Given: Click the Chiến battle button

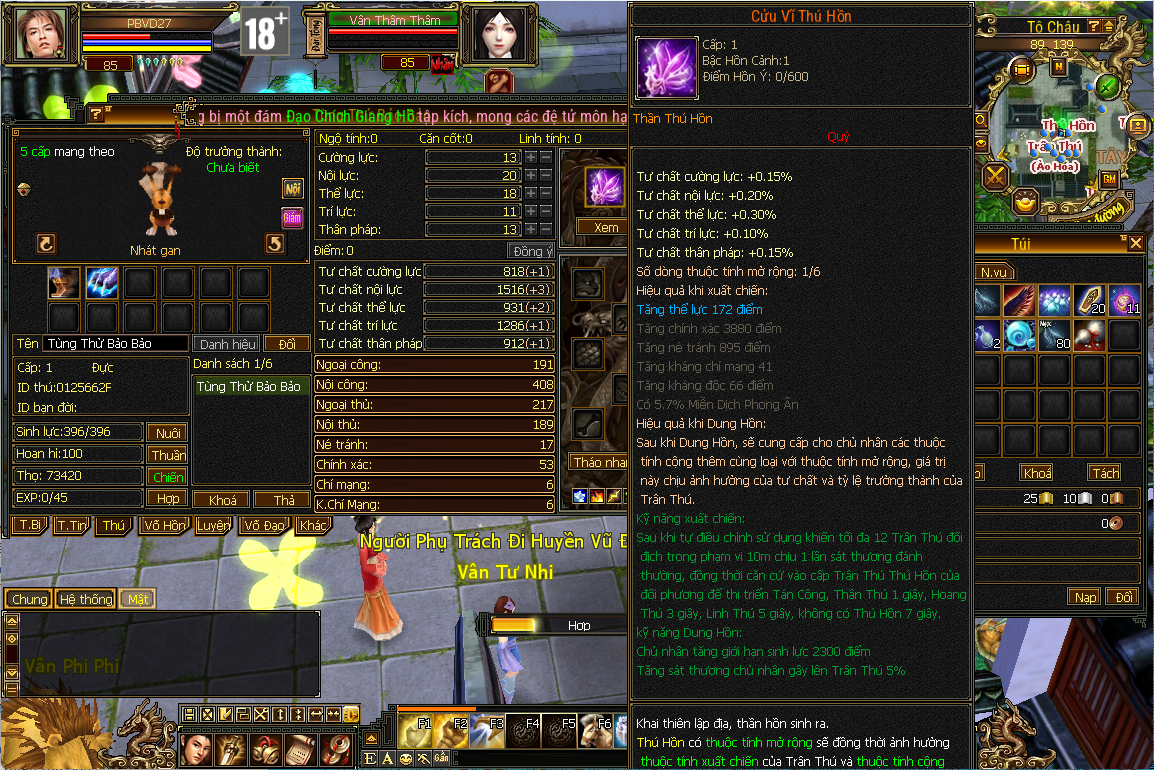Looking at the screenshot, I should 167,476.
